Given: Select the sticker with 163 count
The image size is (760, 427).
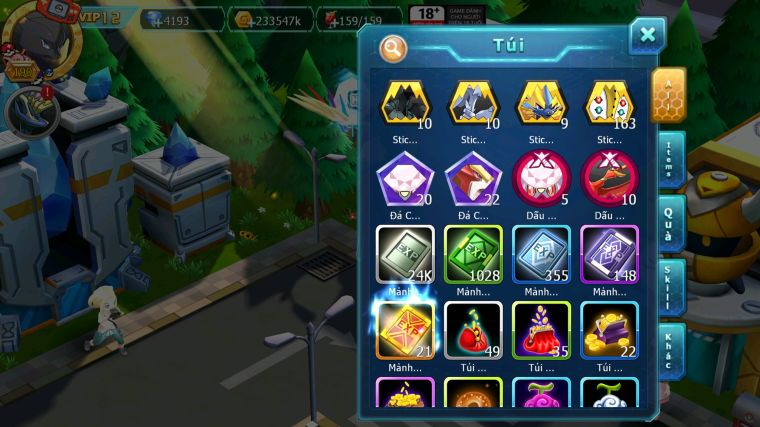Looking at the screenshot, I should point(610,103).
